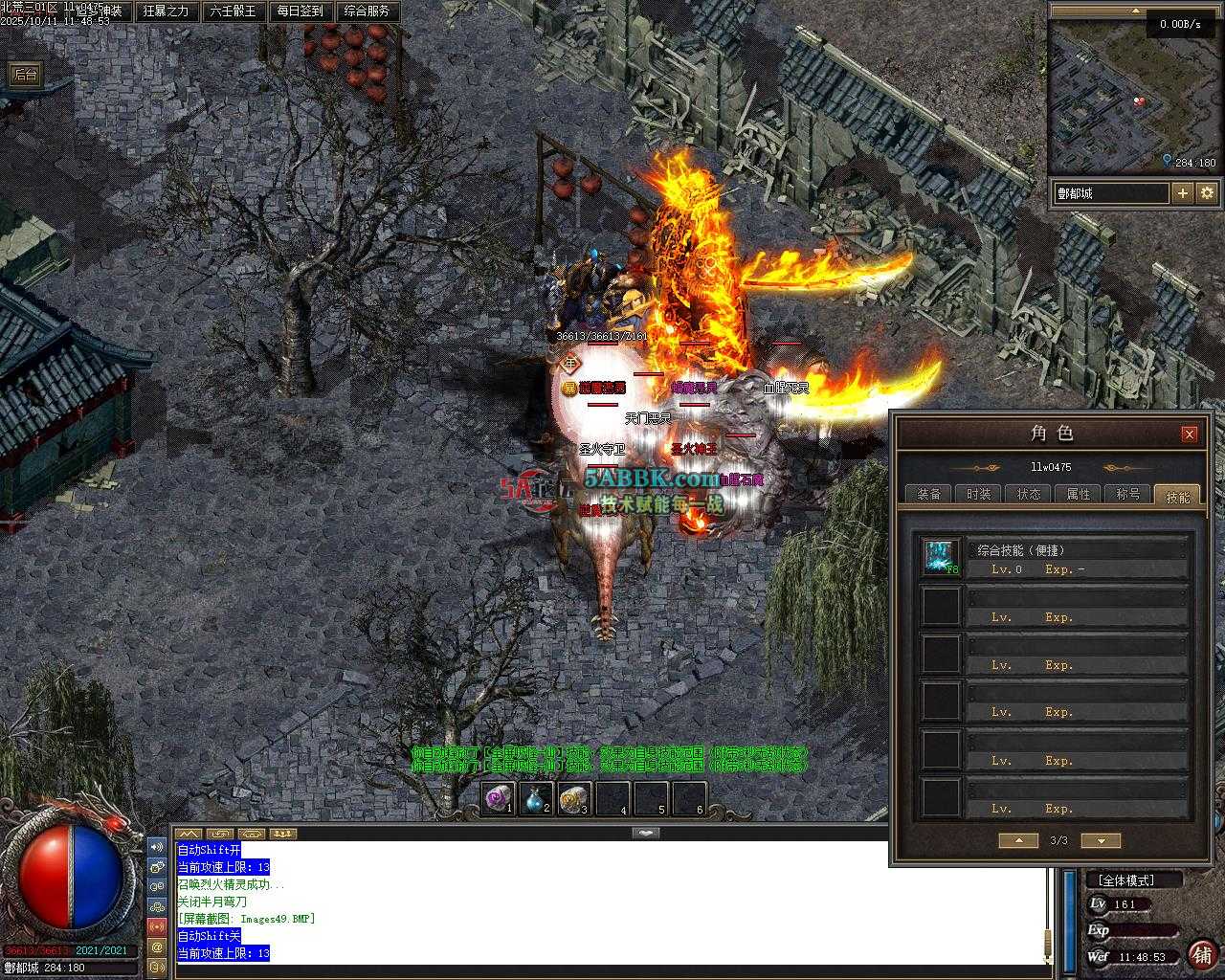Viewport: 1225px width, 980px height.
Task: Use the blue potion in hotbar slot 2
Action: [x=536, y=798]
